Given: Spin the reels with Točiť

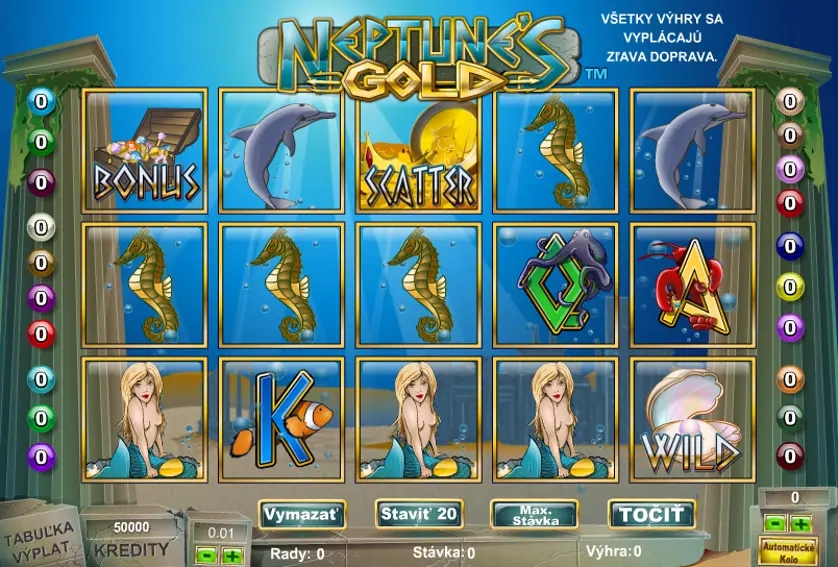Looking at the screenshot, I should (x=652, y=515).
